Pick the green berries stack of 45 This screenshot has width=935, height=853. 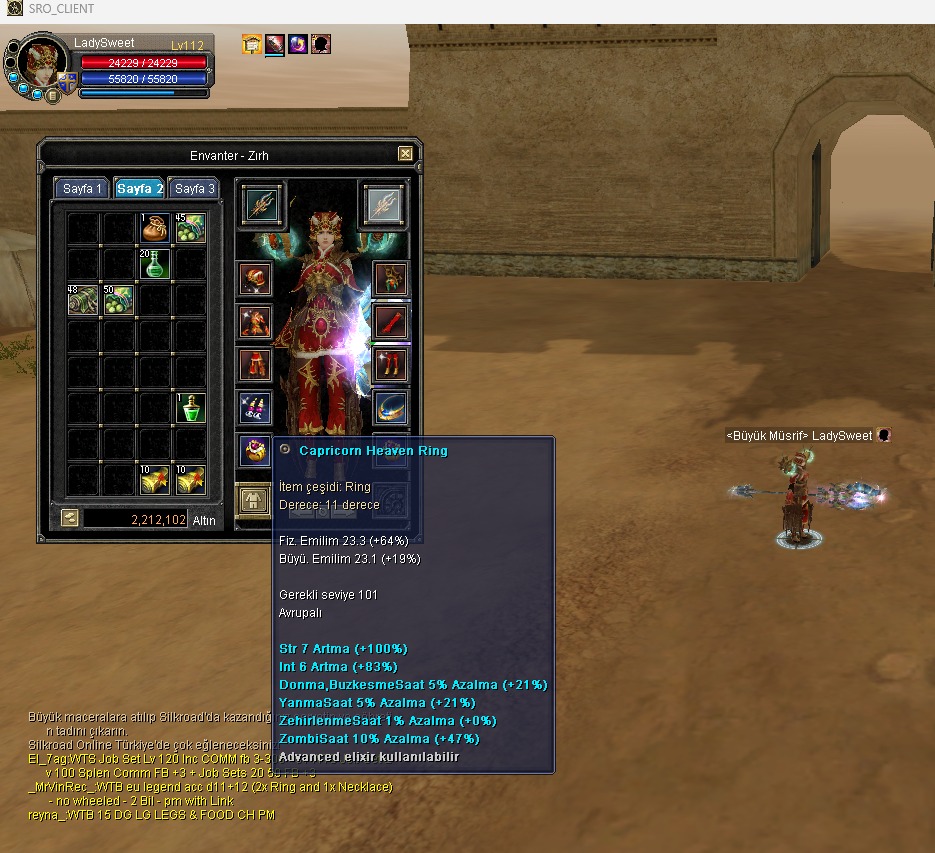[x=190, y=229]
